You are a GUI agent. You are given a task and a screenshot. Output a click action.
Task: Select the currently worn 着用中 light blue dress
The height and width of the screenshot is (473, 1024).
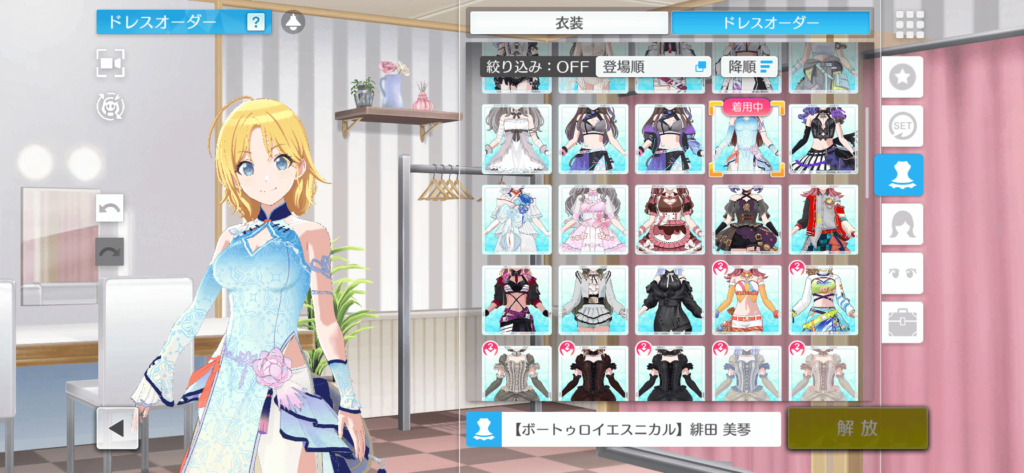(745, 139)
